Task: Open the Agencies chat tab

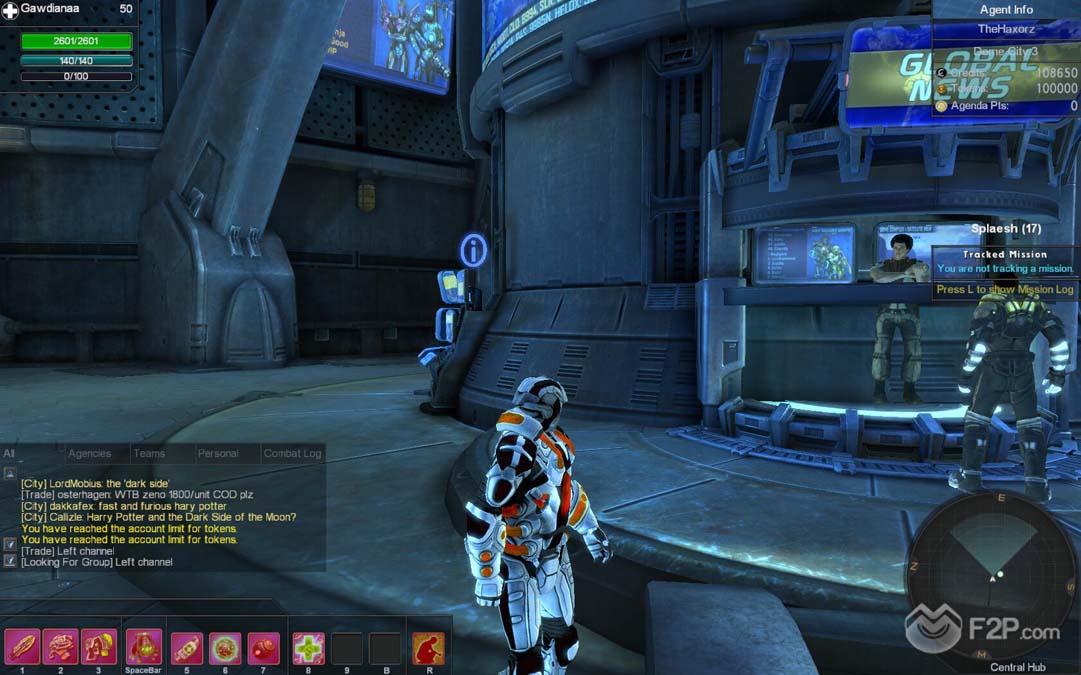Action: point(89,454)
